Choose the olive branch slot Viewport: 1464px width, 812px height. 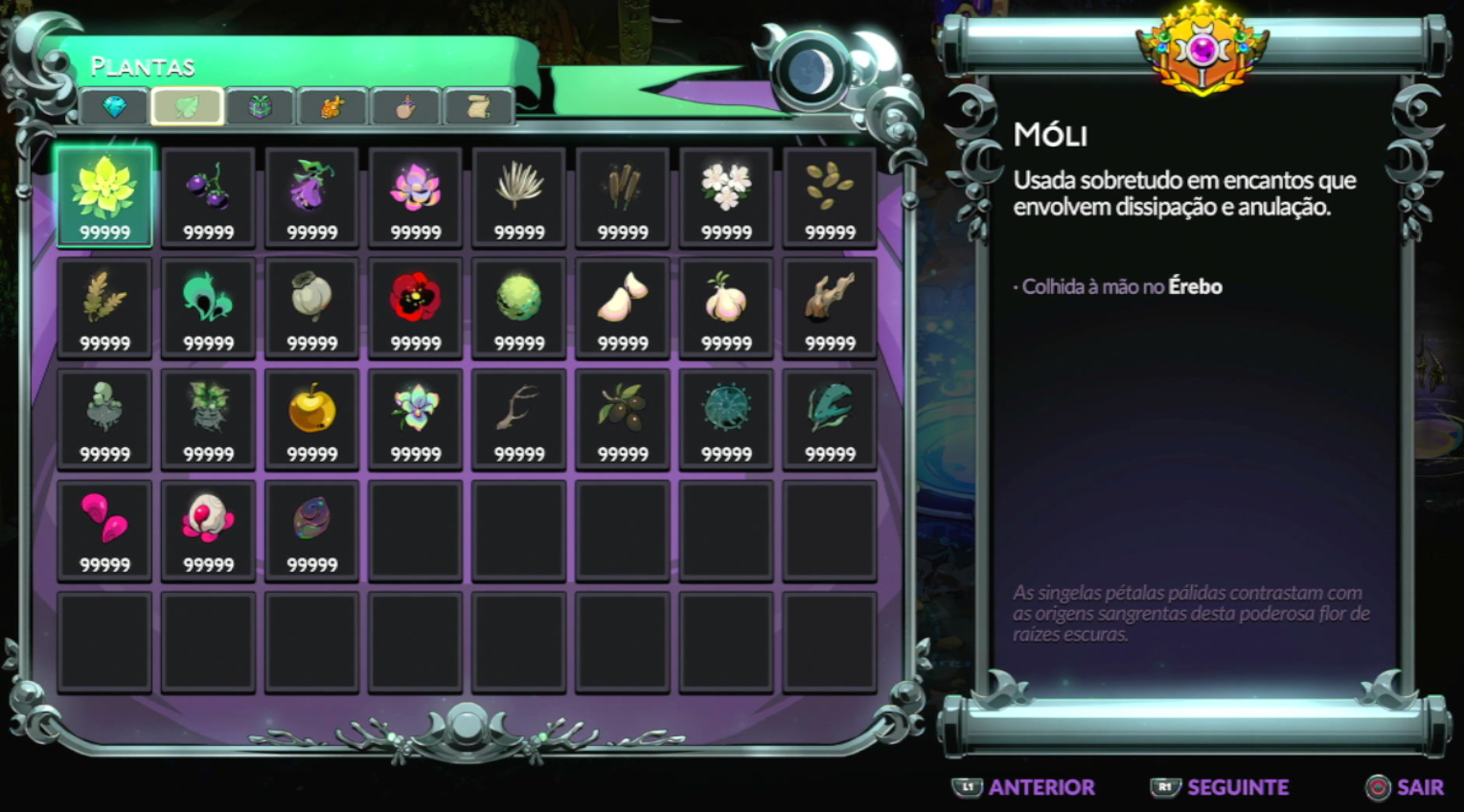[623, 419]
